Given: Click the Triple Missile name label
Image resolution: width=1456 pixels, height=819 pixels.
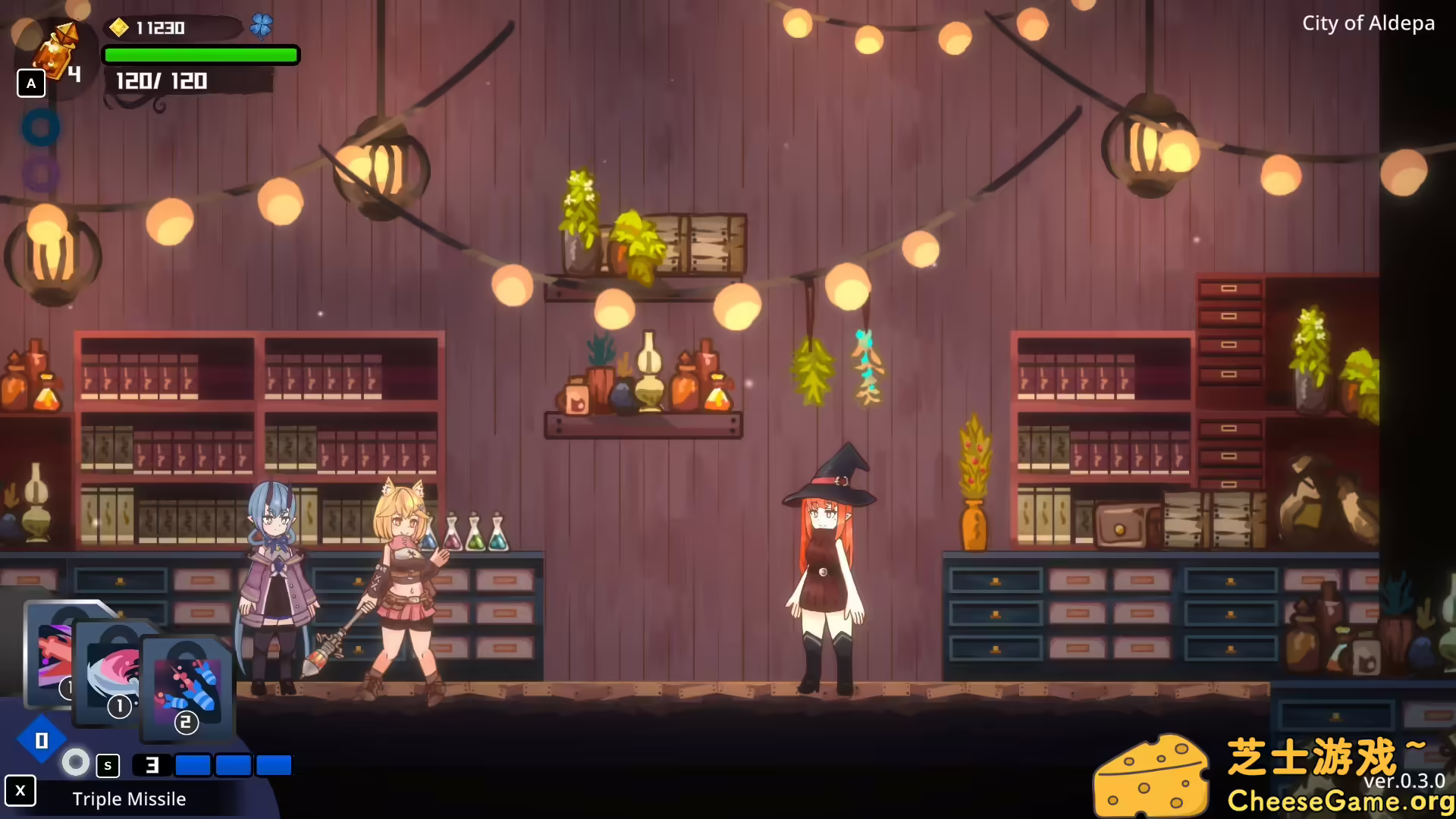Looking at the screenshot, I should pyautogui.click(x=129, y=799).
